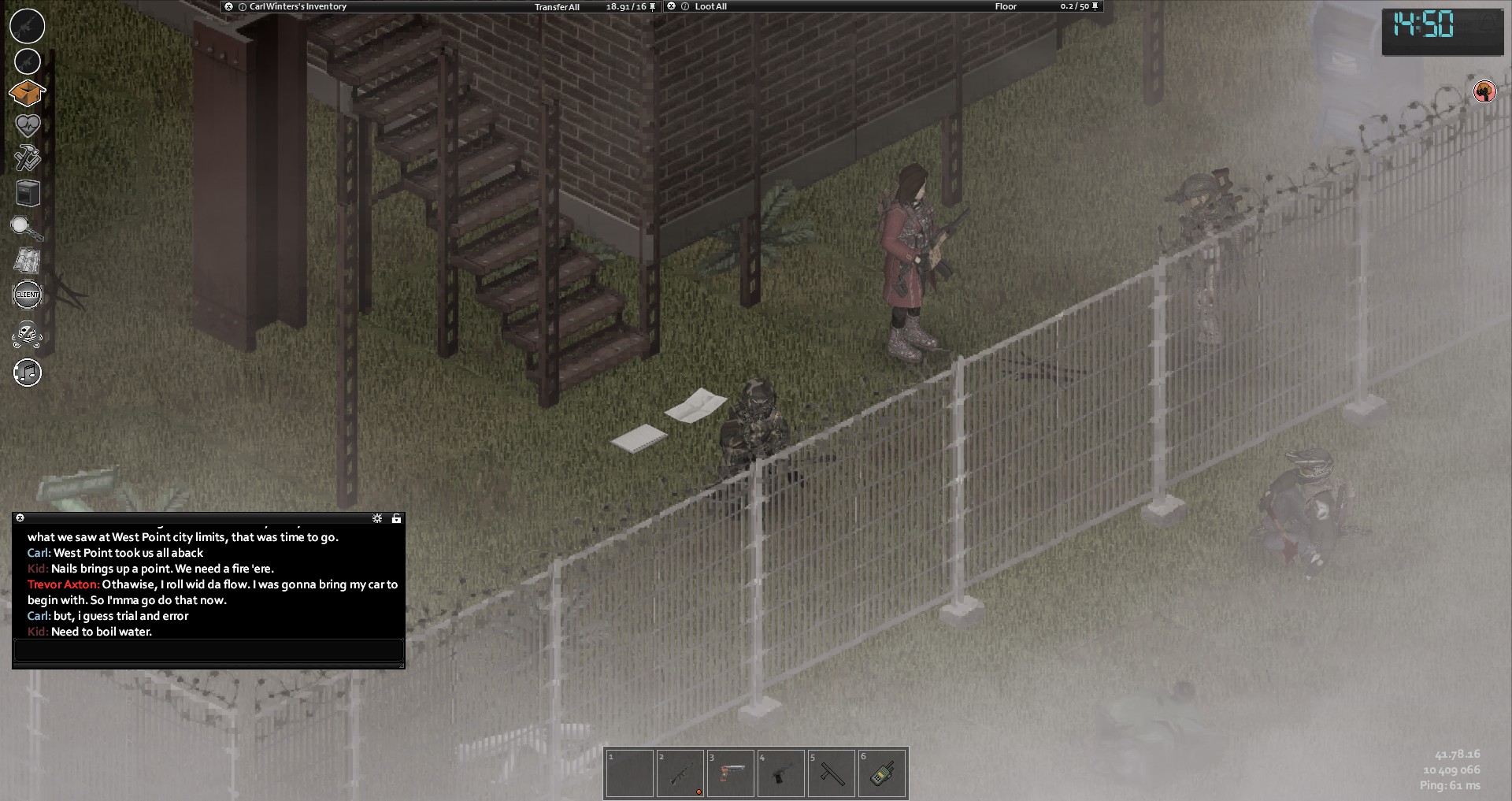The width and height of the screenshot is (1512, 801).
Task: Open the world map icon
Action: tap(28, 261)
